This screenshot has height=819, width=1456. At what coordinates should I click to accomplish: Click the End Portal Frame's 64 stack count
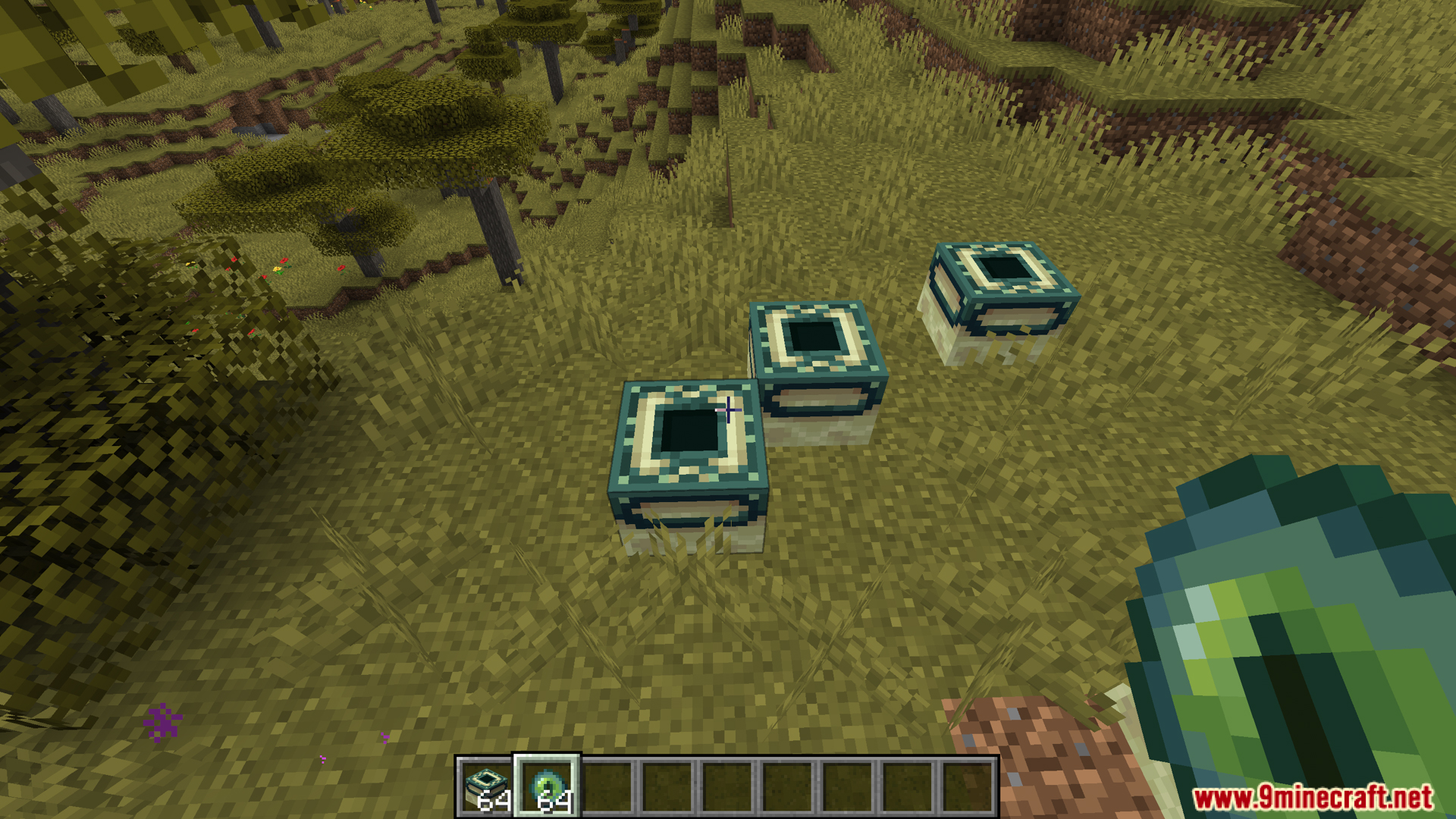[x=494, y=800]
